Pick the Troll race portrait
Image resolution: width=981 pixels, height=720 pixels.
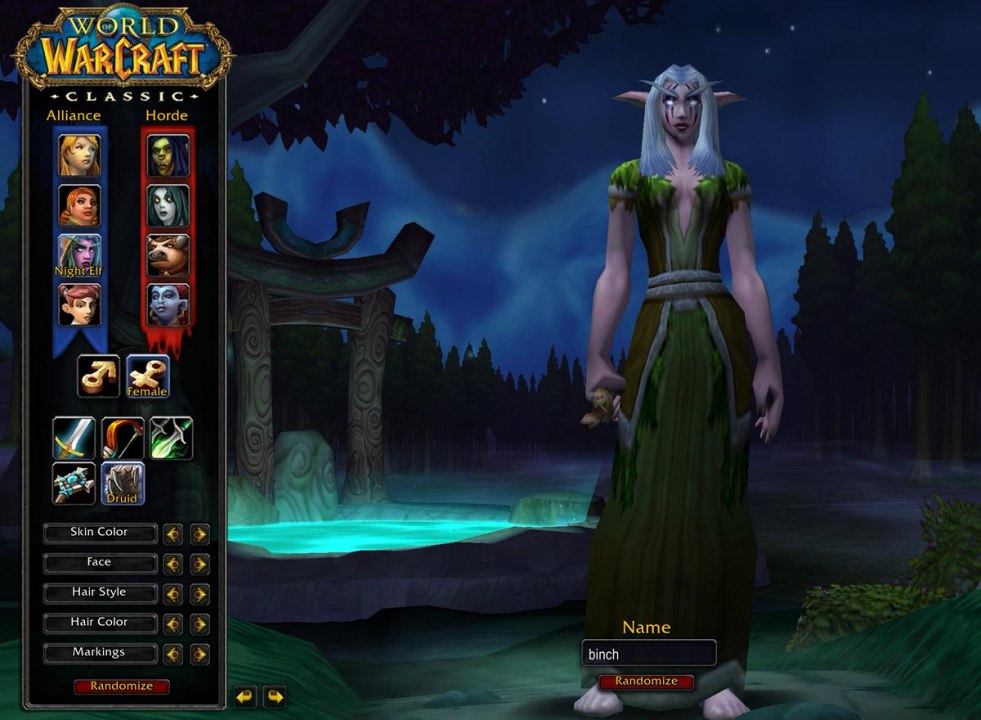click(167, 304)
